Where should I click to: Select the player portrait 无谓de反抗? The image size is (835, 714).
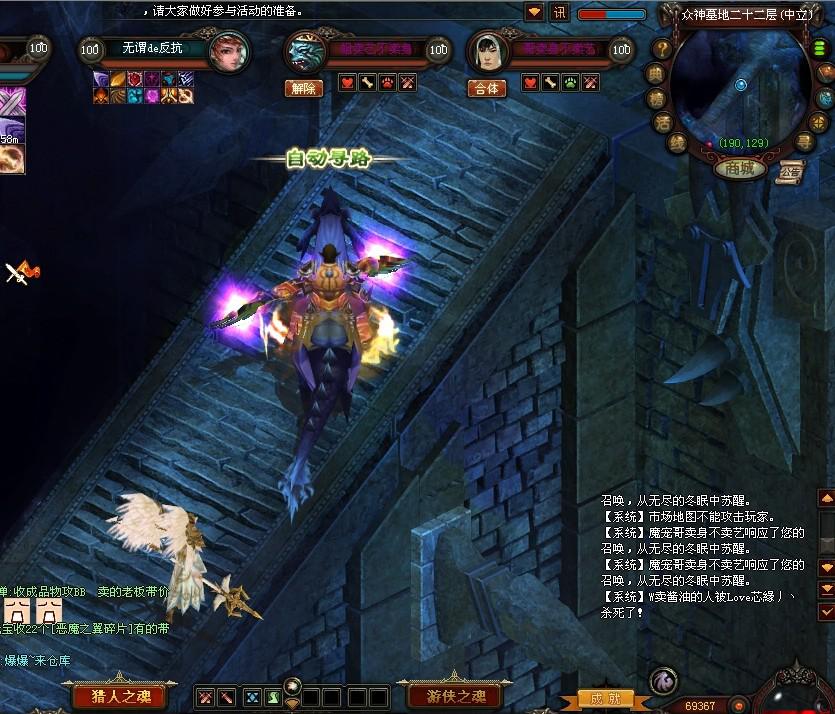[x=229, y=51]
